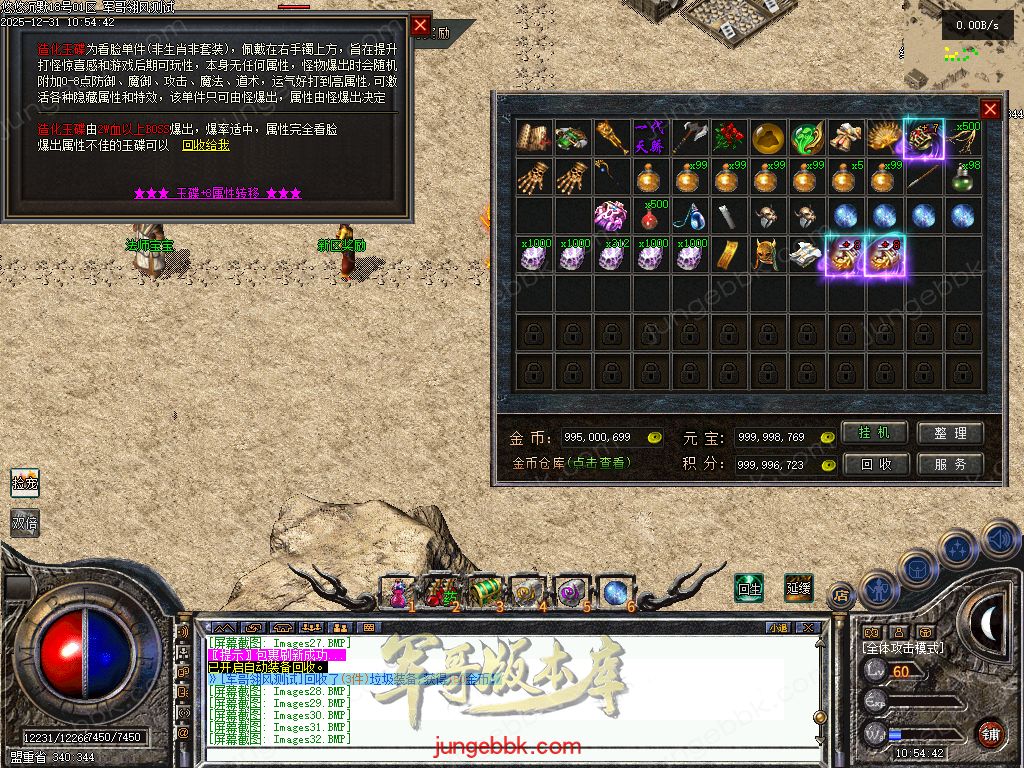Select the green potion bottle stack

(964, 177)
